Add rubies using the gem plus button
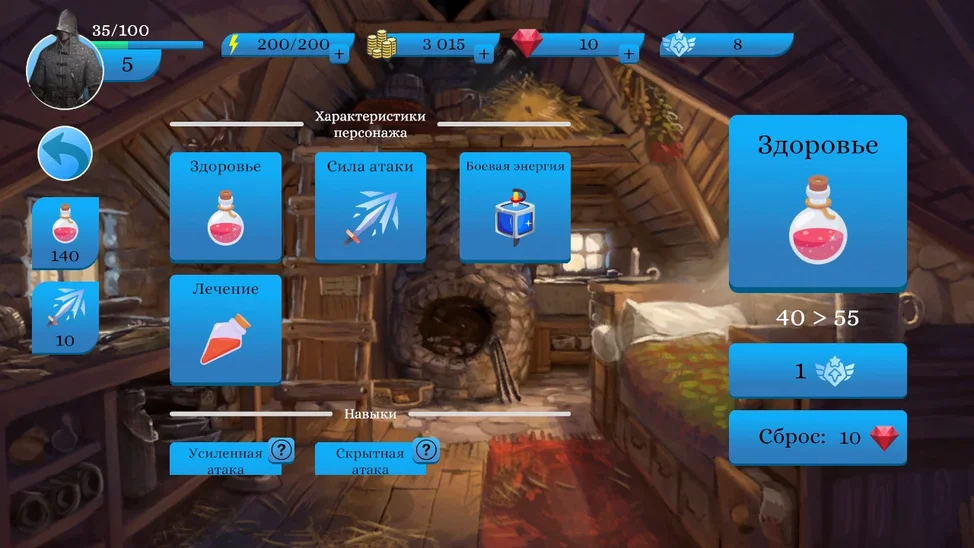This screenshot has width=974, height=548. [629, 54]
